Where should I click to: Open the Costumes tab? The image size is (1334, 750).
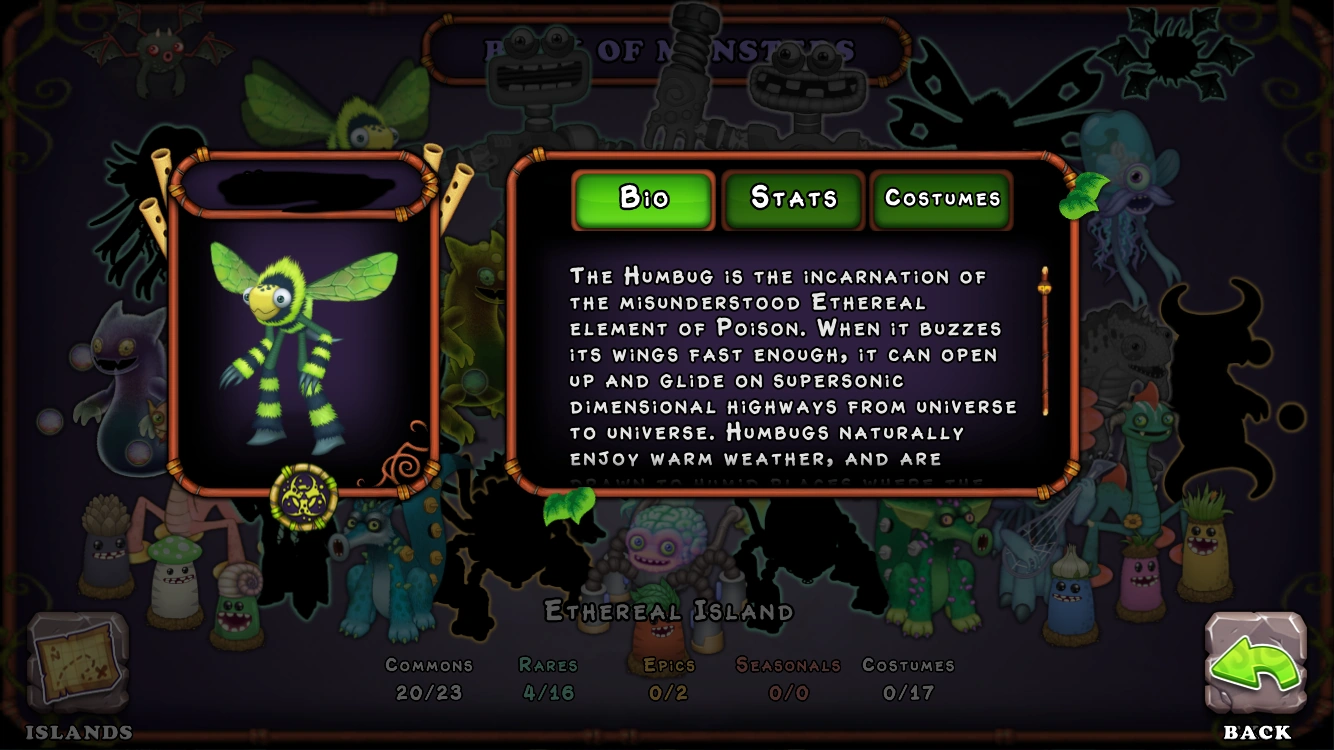[942, 198]
